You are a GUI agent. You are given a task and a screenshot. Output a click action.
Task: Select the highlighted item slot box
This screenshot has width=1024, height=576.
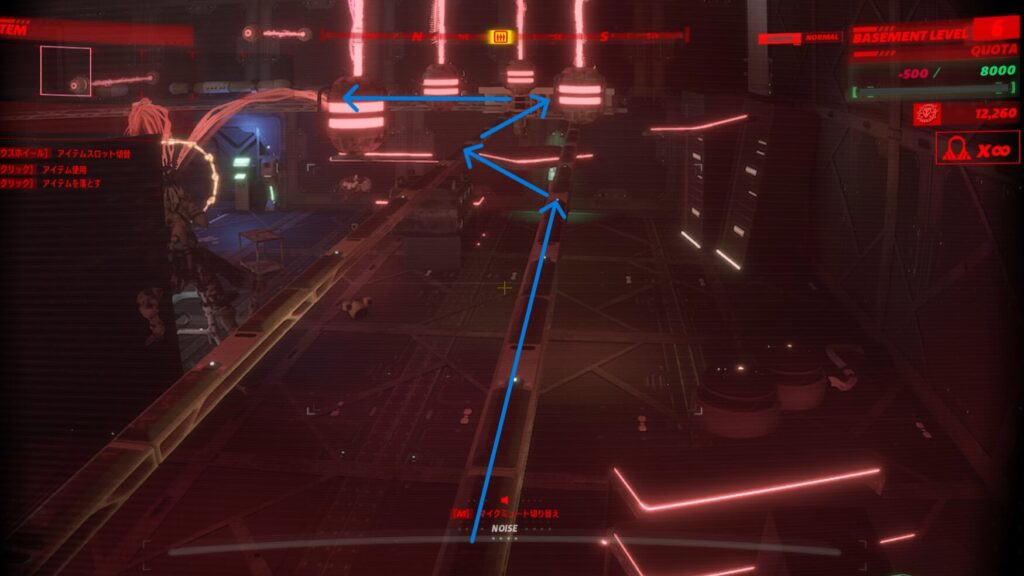65,70
